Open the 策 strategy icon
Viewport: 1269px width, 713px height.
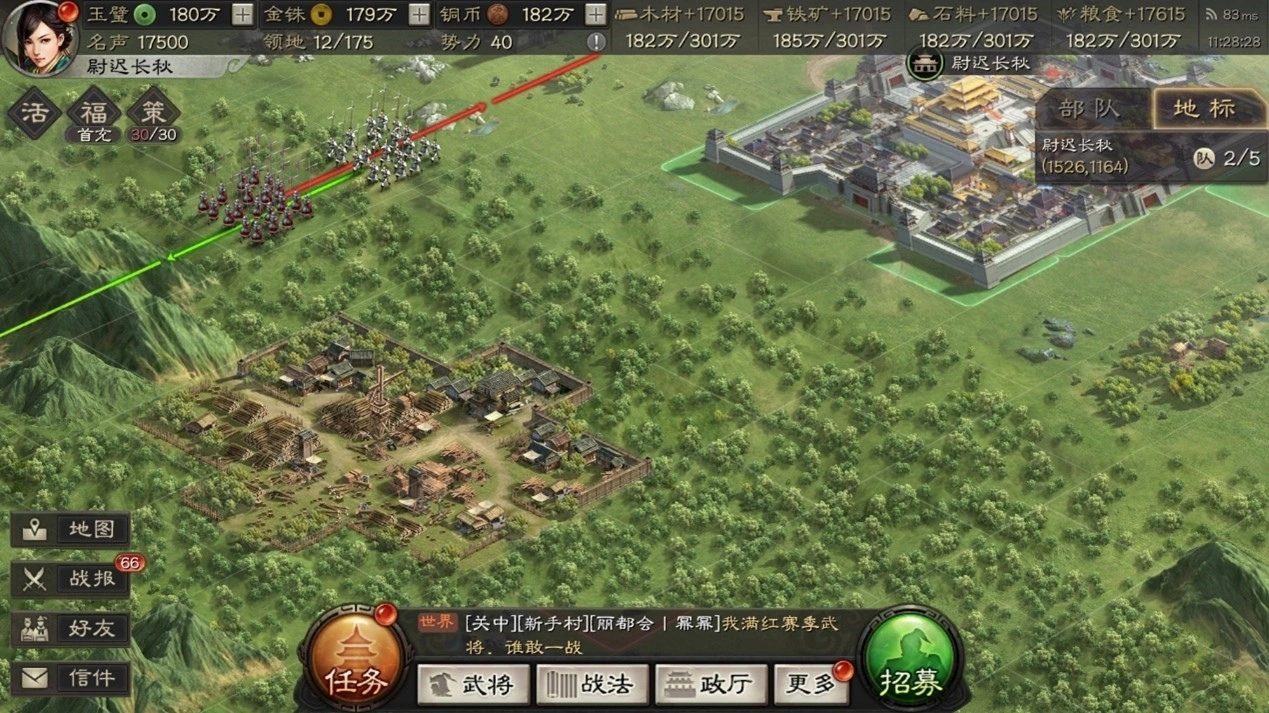tap(153, 111)
